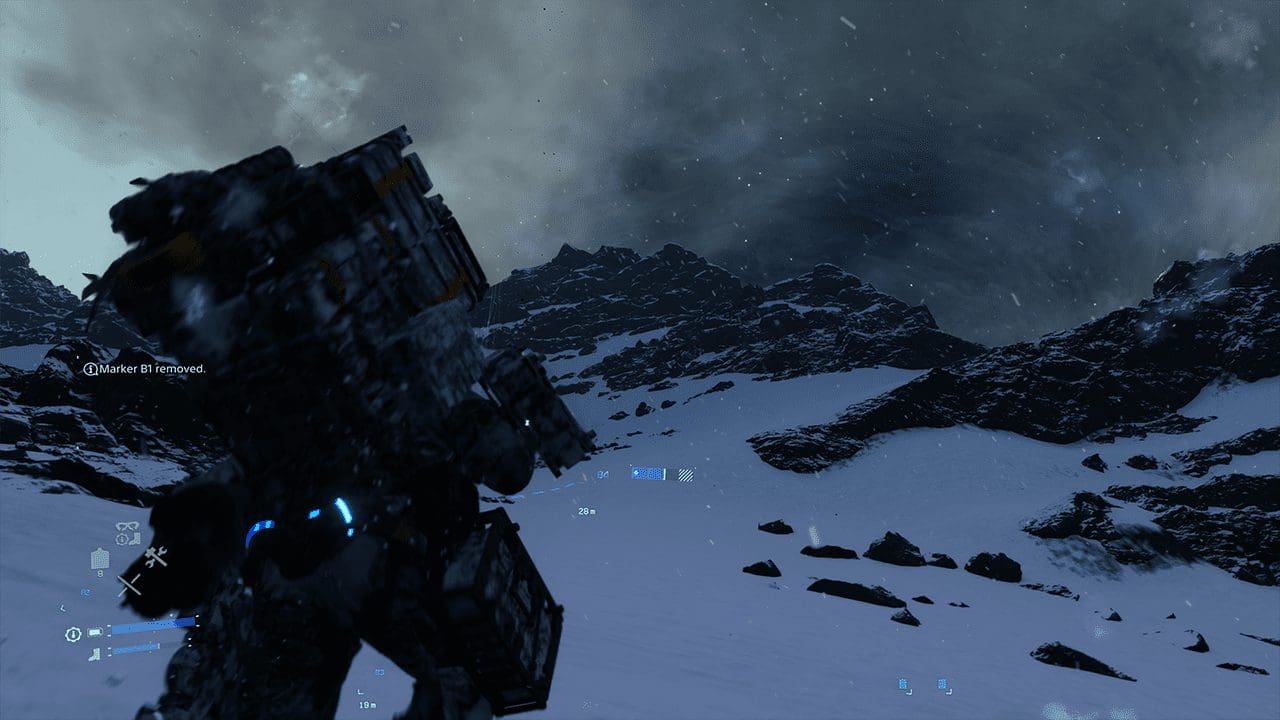Click the battery charge icon in lower-left HUD
1280x720 pixels.
coord(94,630)
